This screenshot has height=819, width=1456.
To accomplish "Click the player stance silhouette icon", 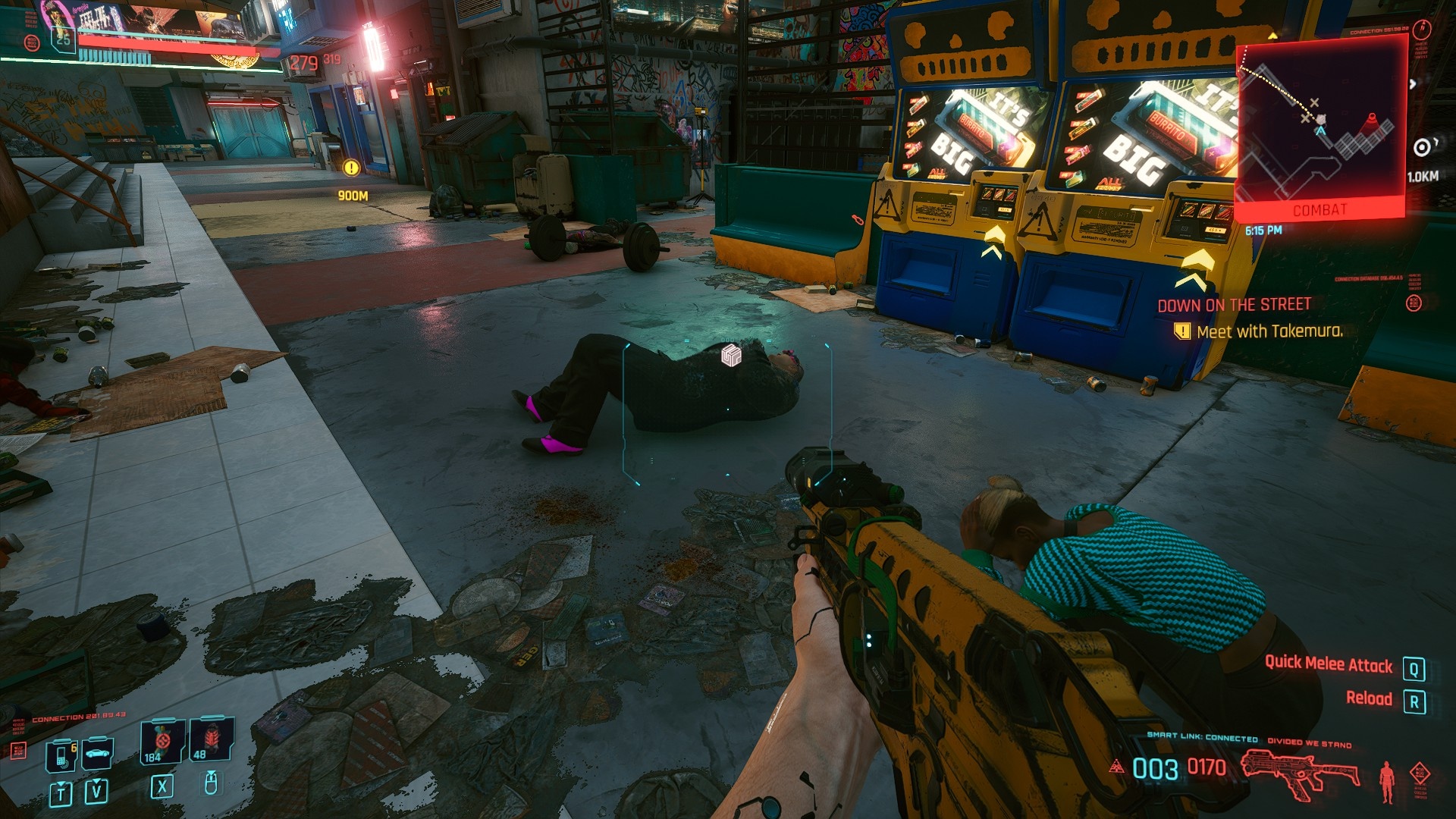I will click(1387, 782).
